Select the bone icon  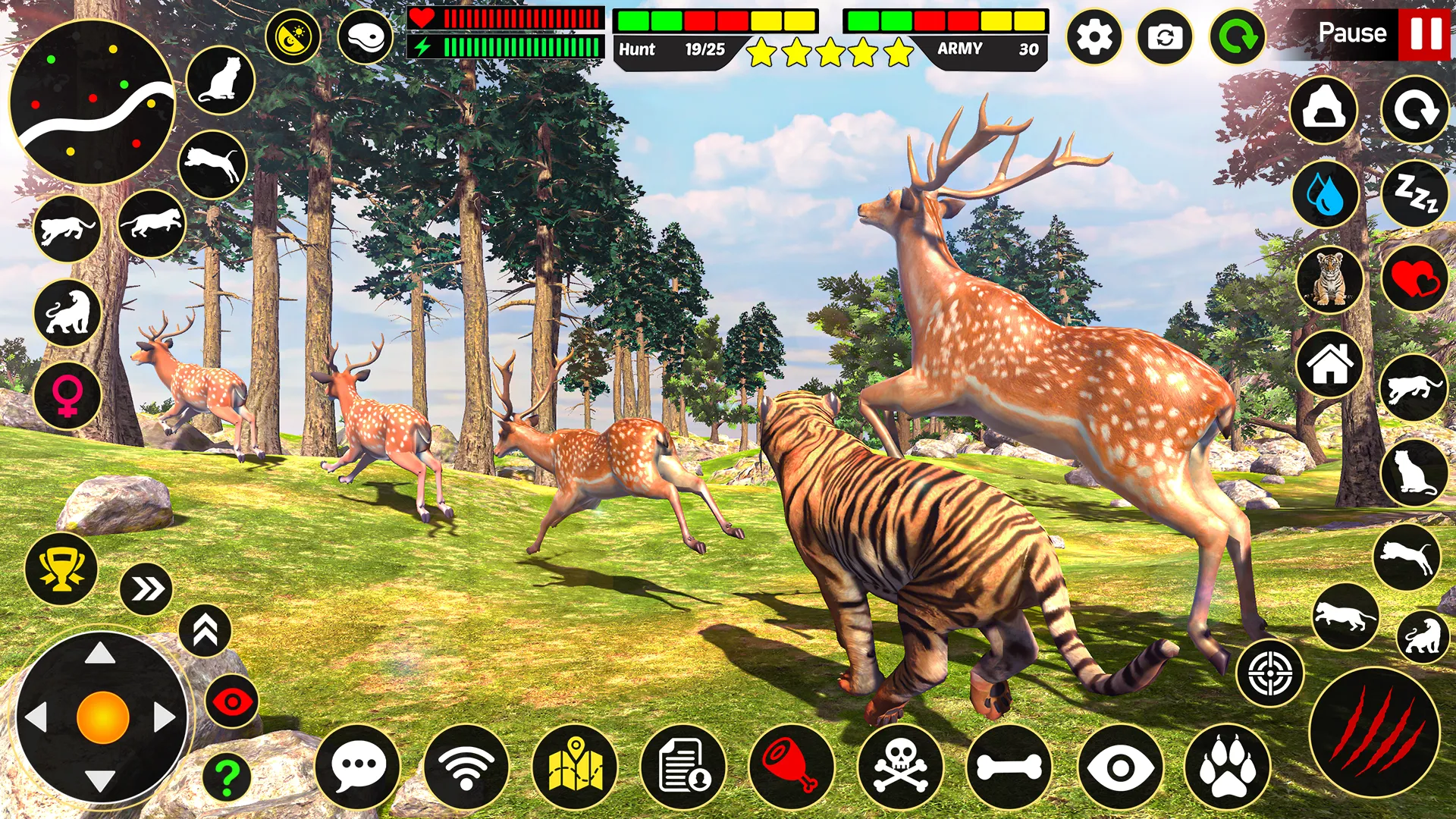1008,766
